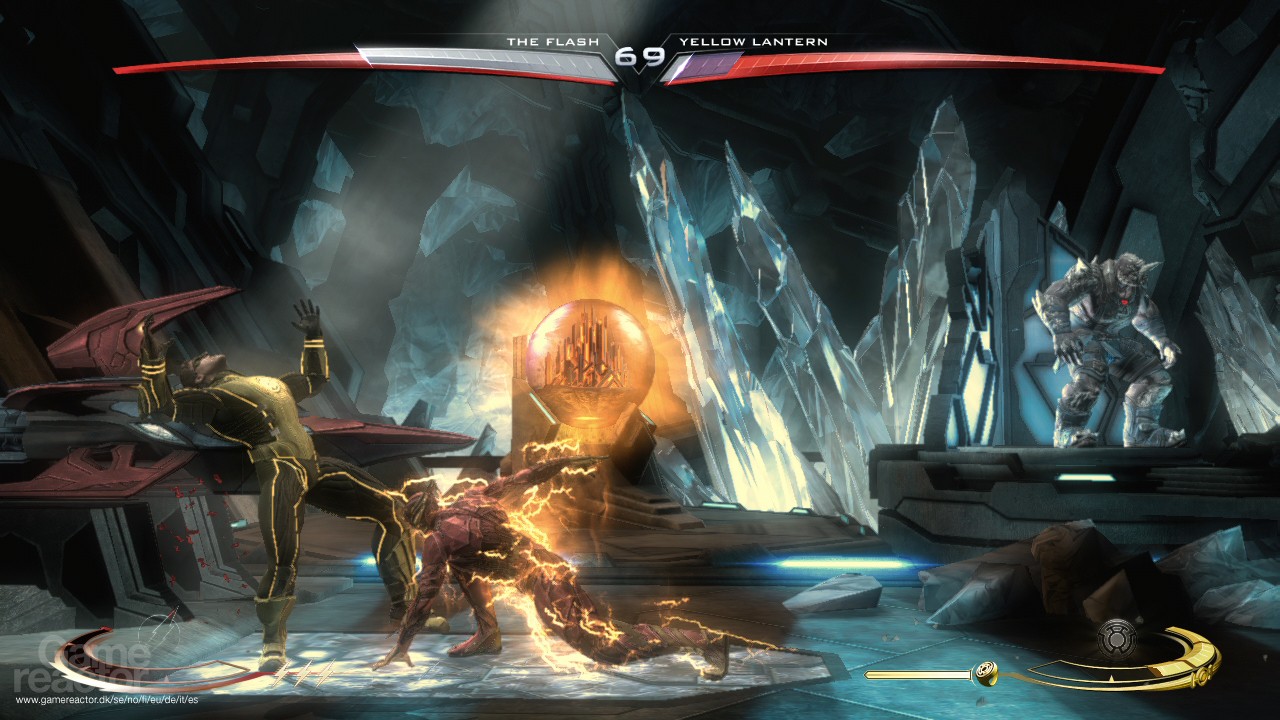Select the Yellow Lantern emblem icon
The width and height of the screenshot is (1280, 720).
tap(1117, 639)
